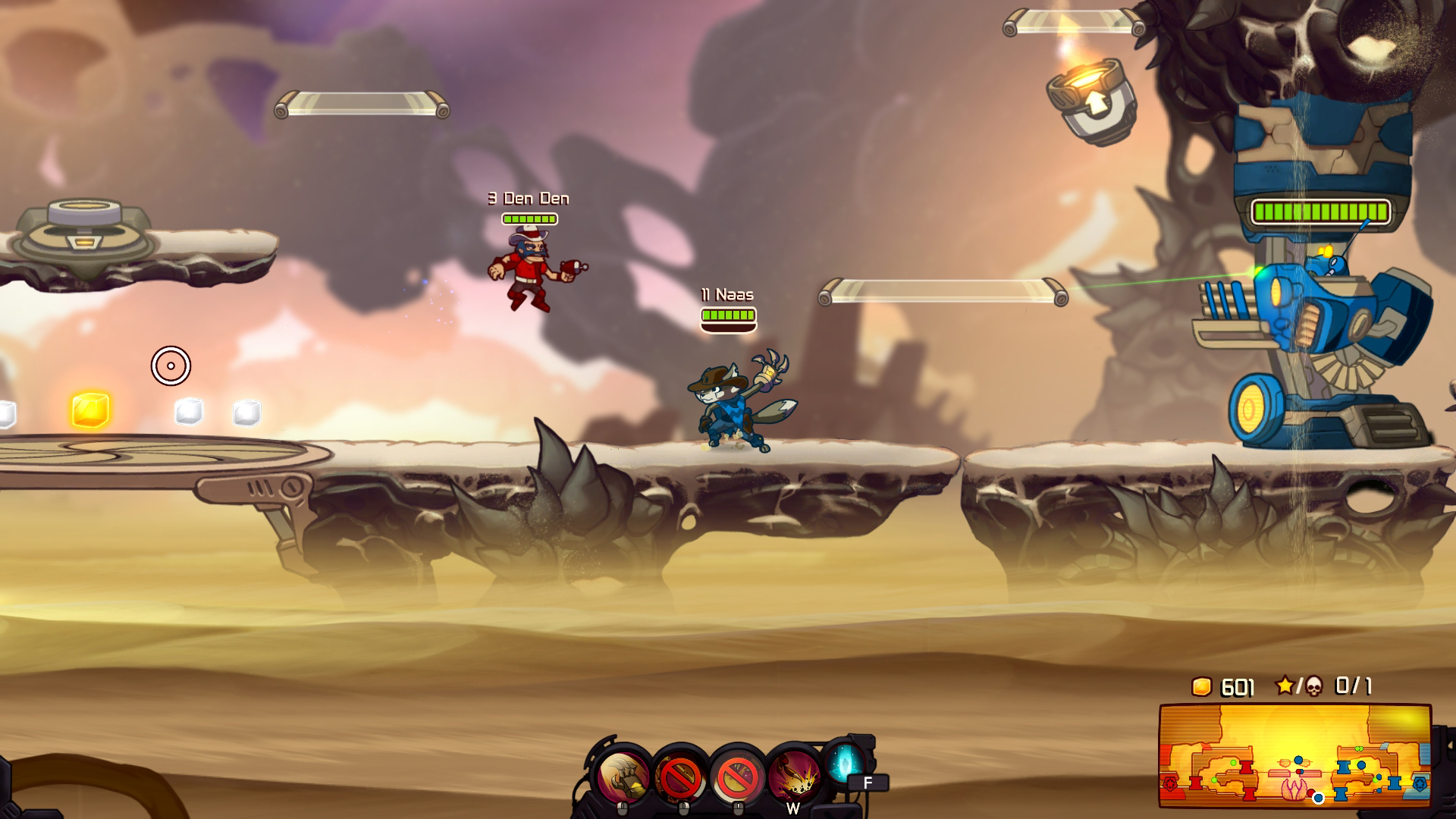Click the F key label next to the teleport skill
1456x819 pixels.
point(868,783)
